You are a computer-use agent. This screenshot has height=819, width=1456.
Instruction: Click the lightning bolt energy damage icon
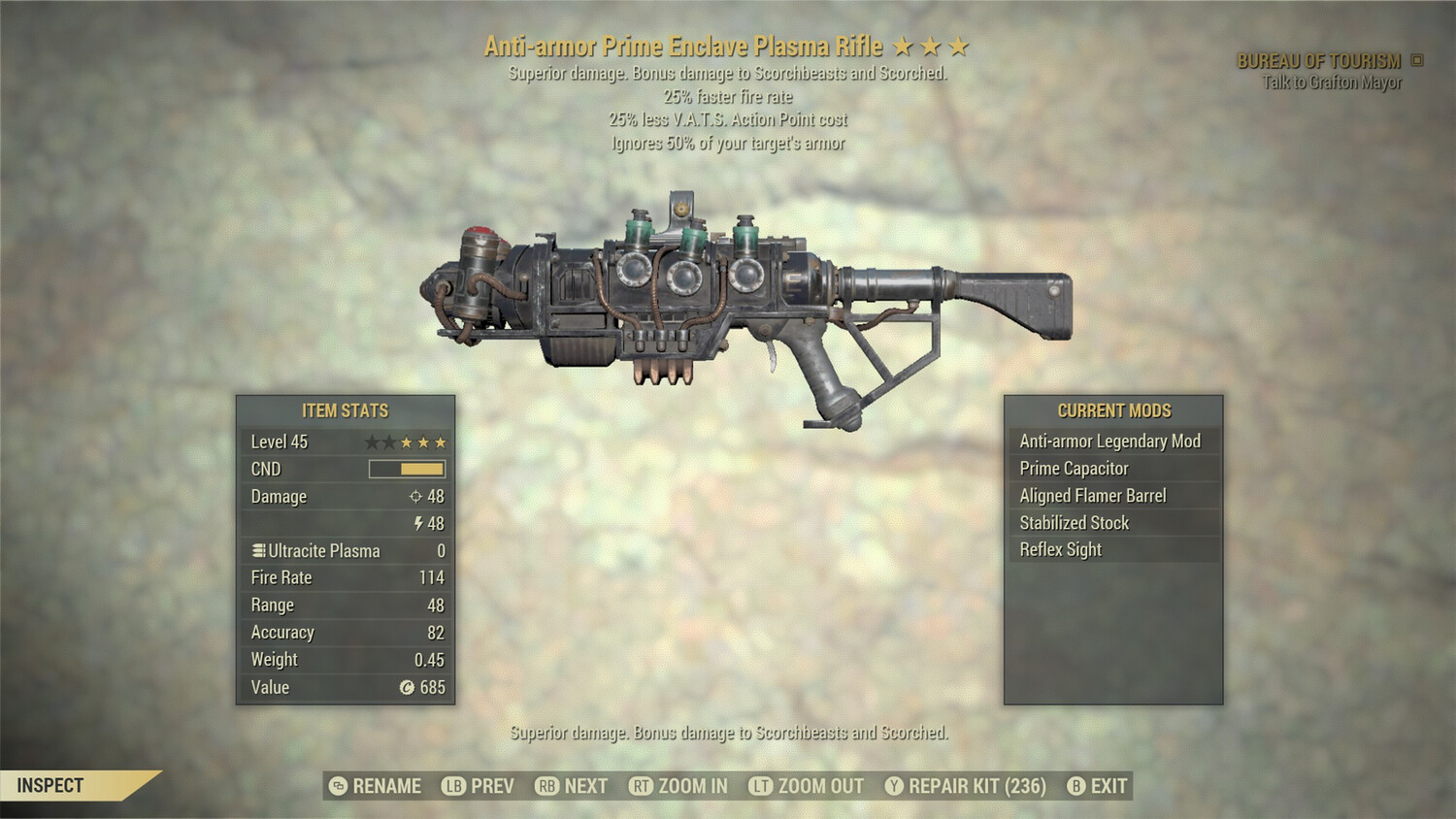click(x=417, y=523)
